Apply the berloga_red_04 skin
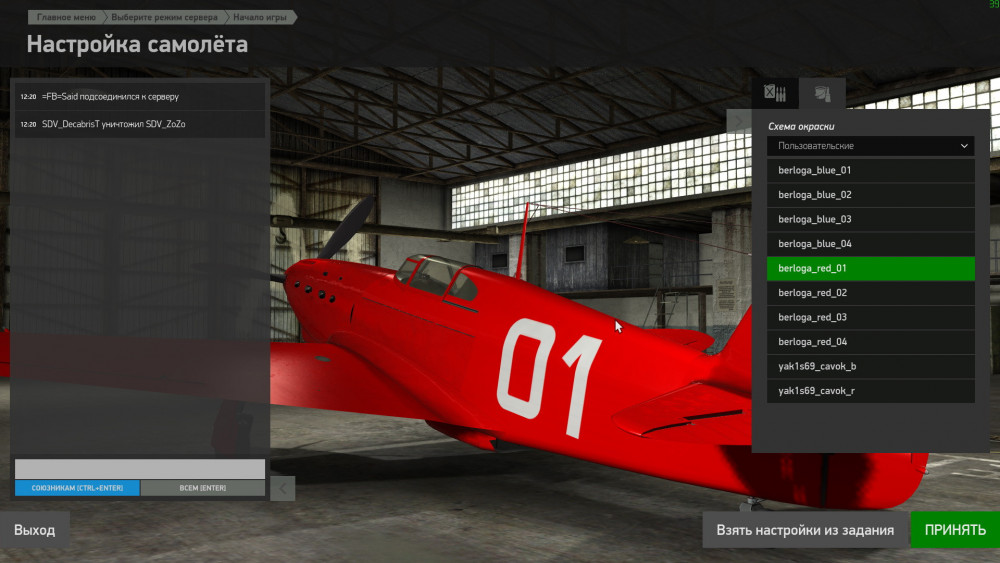 pyautogui.click(x=870, y=342)
